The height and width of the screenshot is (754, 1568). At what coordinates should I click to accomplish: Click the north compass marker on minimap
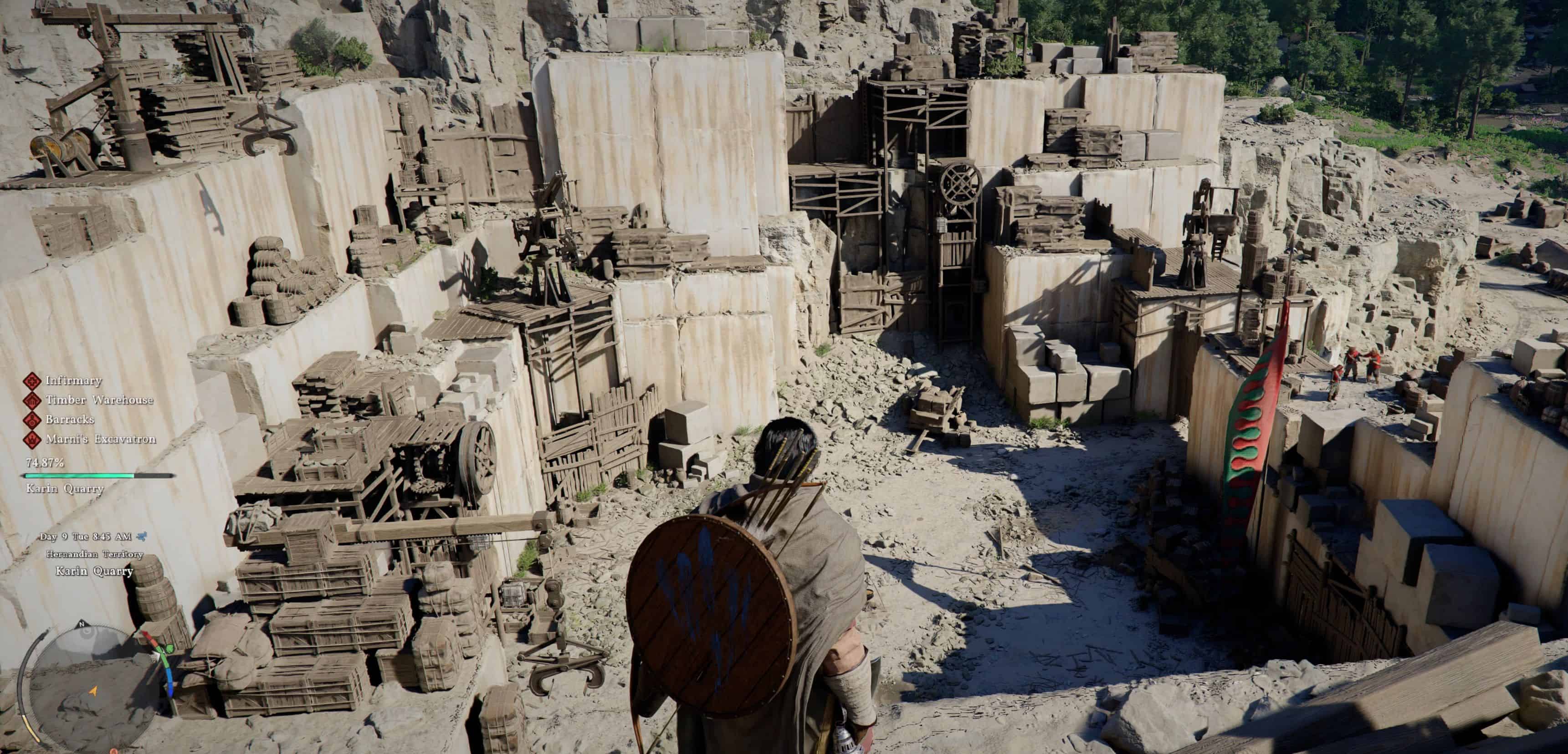(81, 625)
